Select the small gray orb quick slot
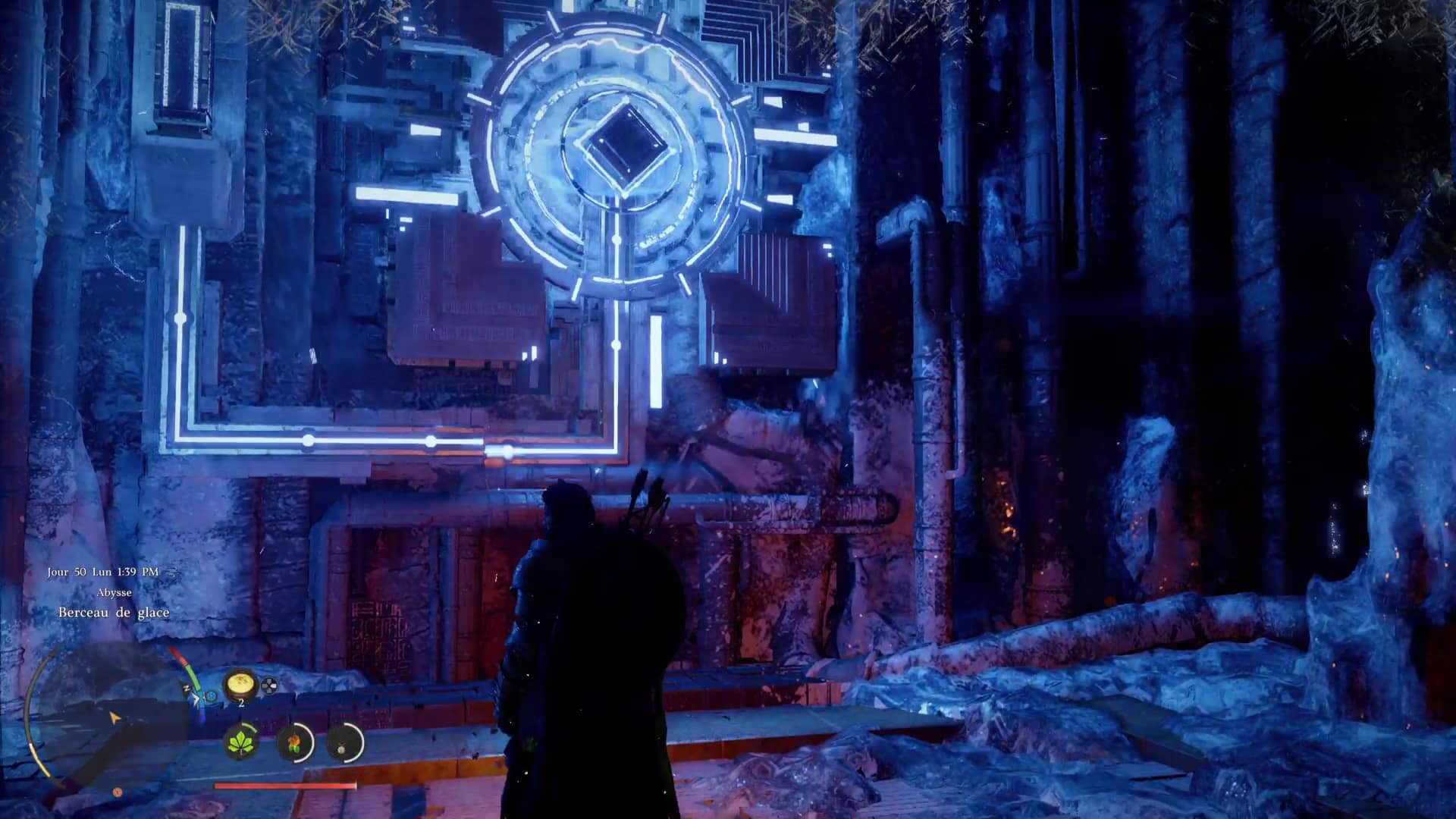Viewport: 1456px width, 819px height. click(345, 743)
